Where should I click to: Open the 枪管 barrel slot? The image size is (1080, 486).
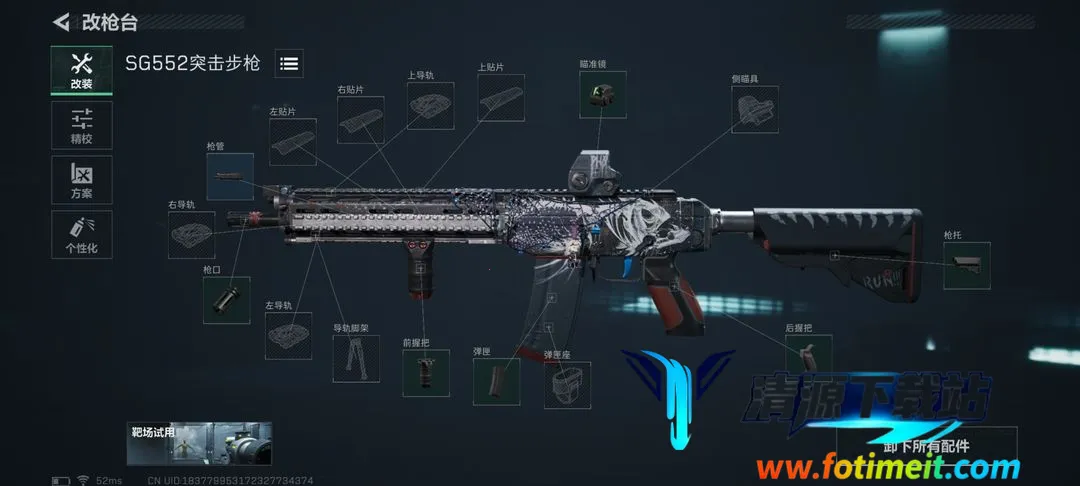coord(230,176)
